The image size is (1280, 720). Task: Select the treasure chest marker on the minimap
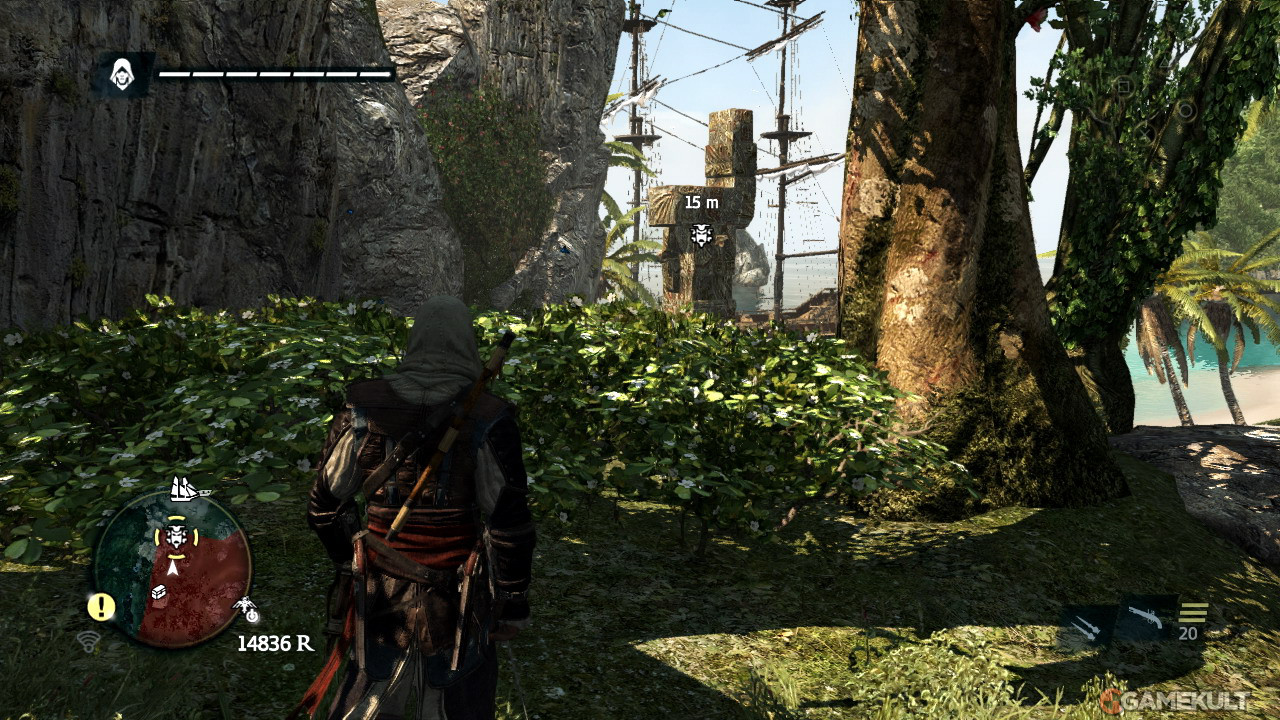pyautogui.click(x=161, y=593)
